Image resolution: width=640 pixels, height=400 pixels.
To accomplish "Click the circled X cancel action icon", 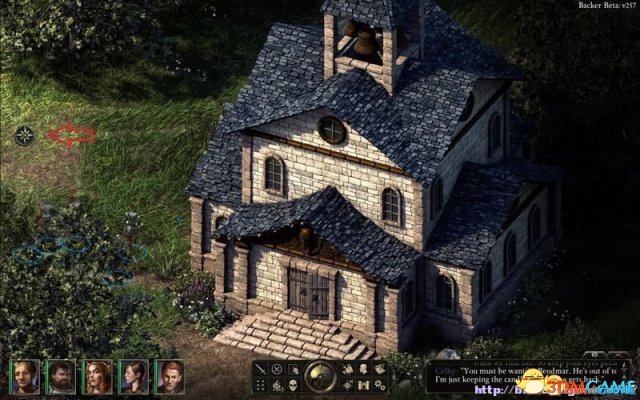I will (x=277, y=369).
